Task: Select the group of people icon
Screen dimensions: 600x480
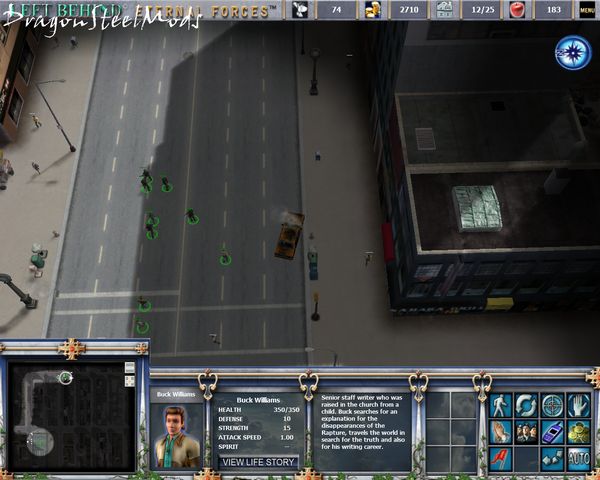Action: [x=526, y=431]
